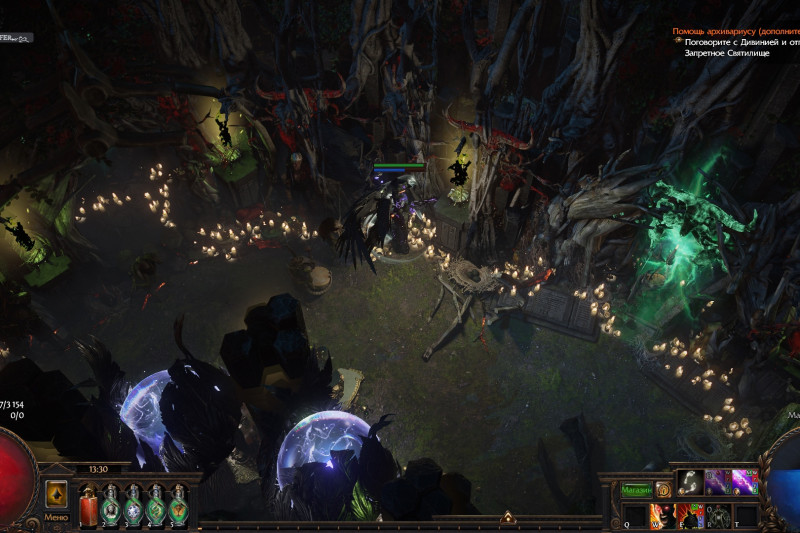Use the green flask in slot 4

pos(156,506)
